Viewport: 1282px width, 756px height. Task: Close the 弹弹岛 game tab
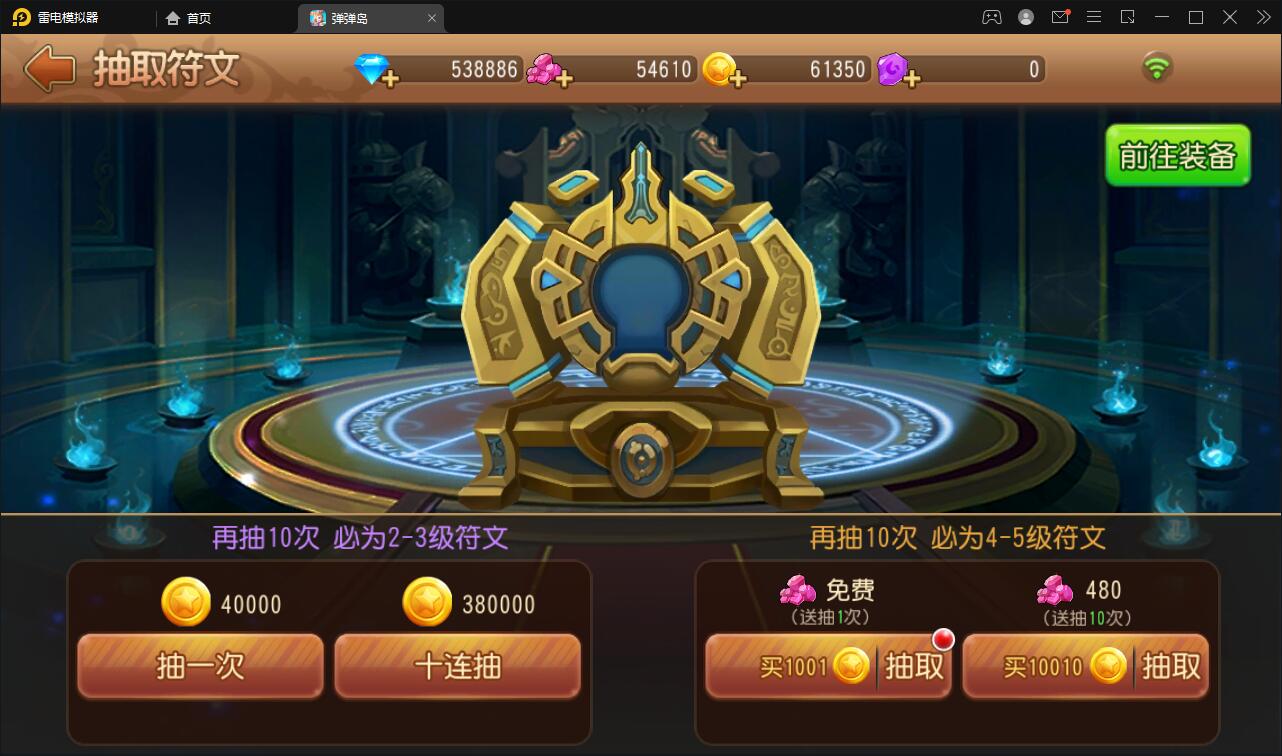pos(432,18)
